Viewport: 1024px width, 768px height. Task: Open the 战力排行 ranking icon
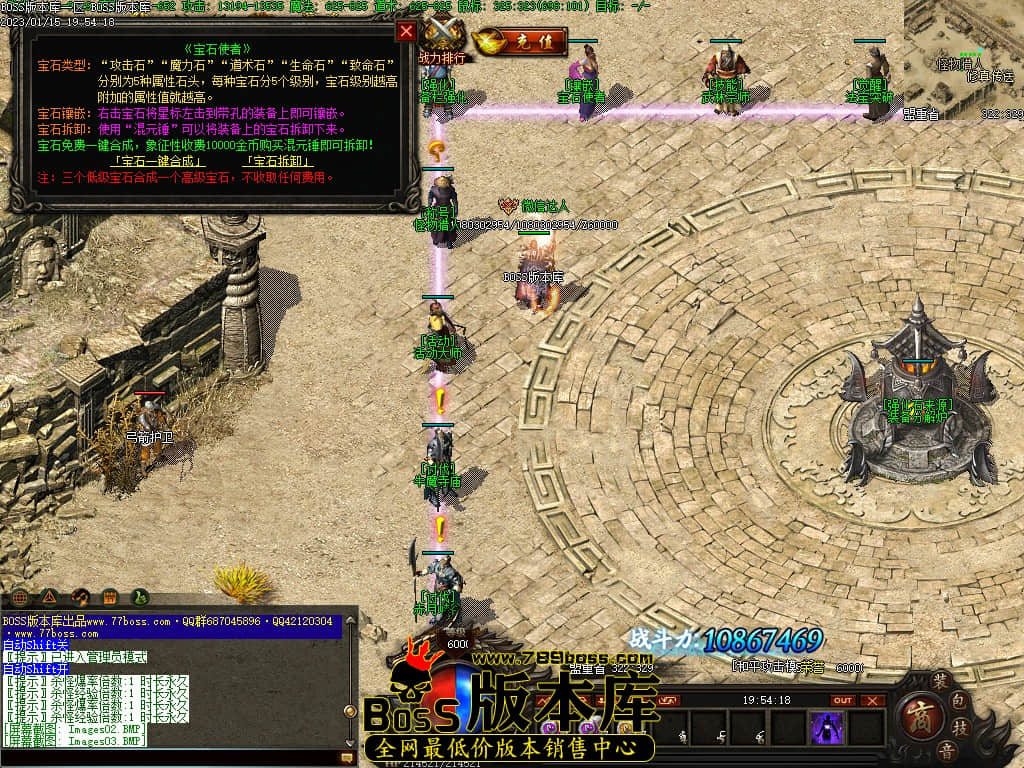[441, 40]
